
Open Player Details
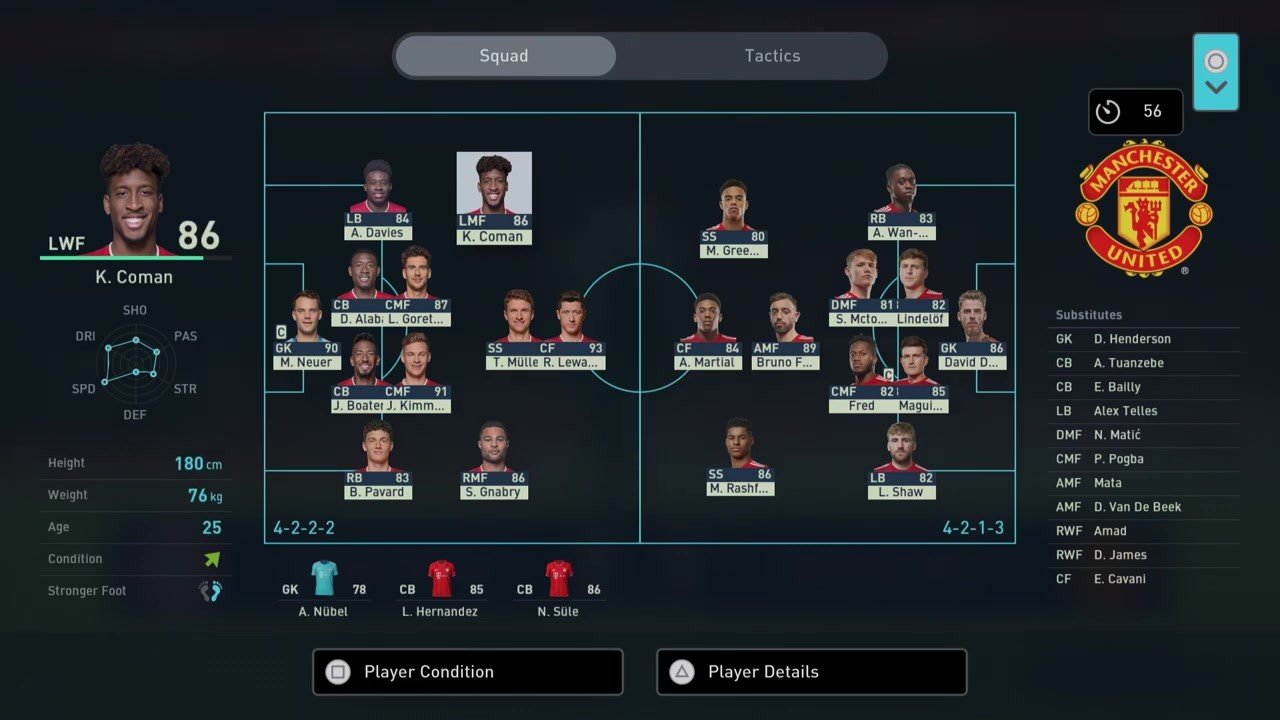pos(811,672)
